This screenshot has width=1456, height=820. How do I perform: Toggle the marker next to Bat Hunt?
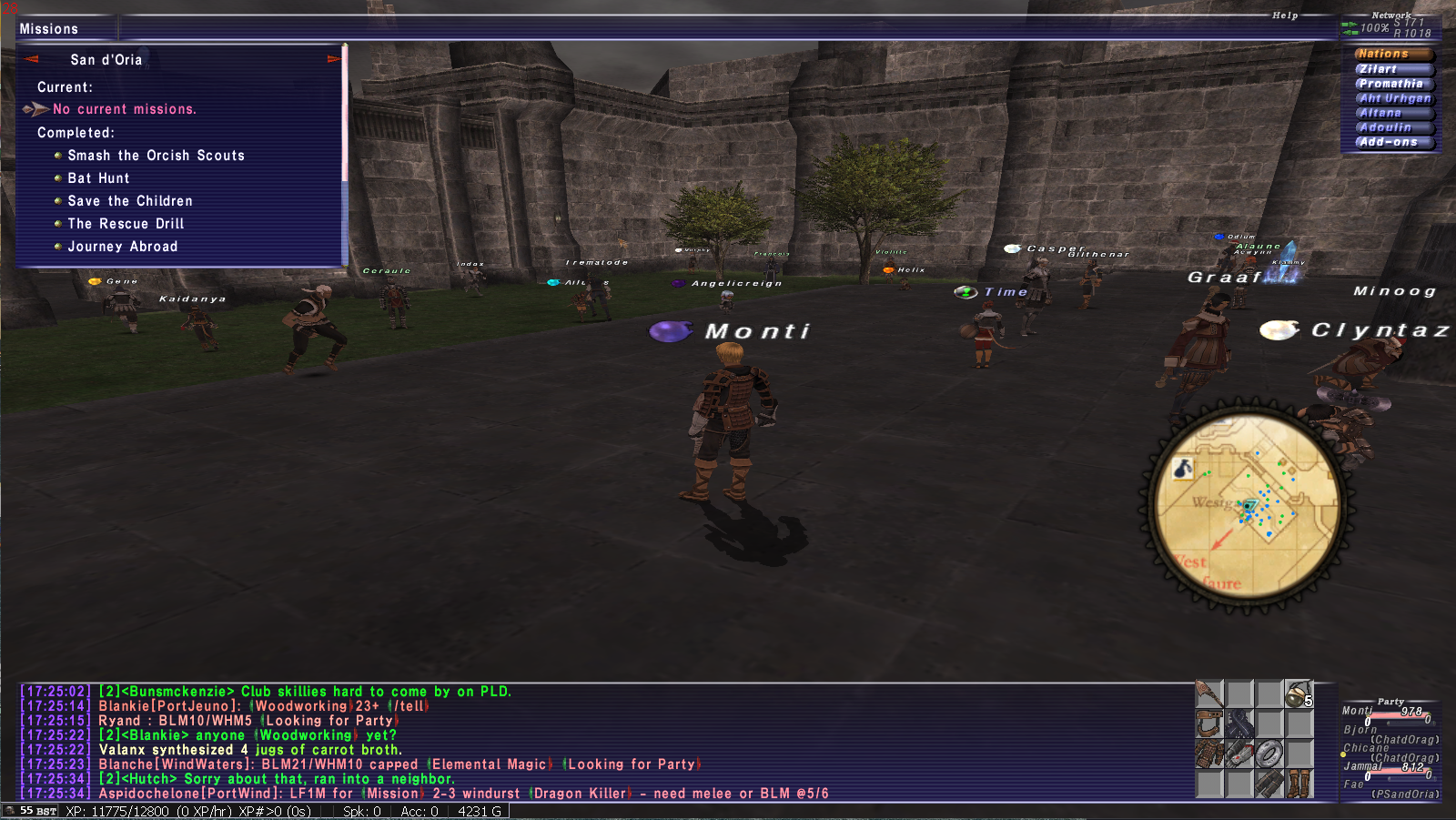[58, 177]
